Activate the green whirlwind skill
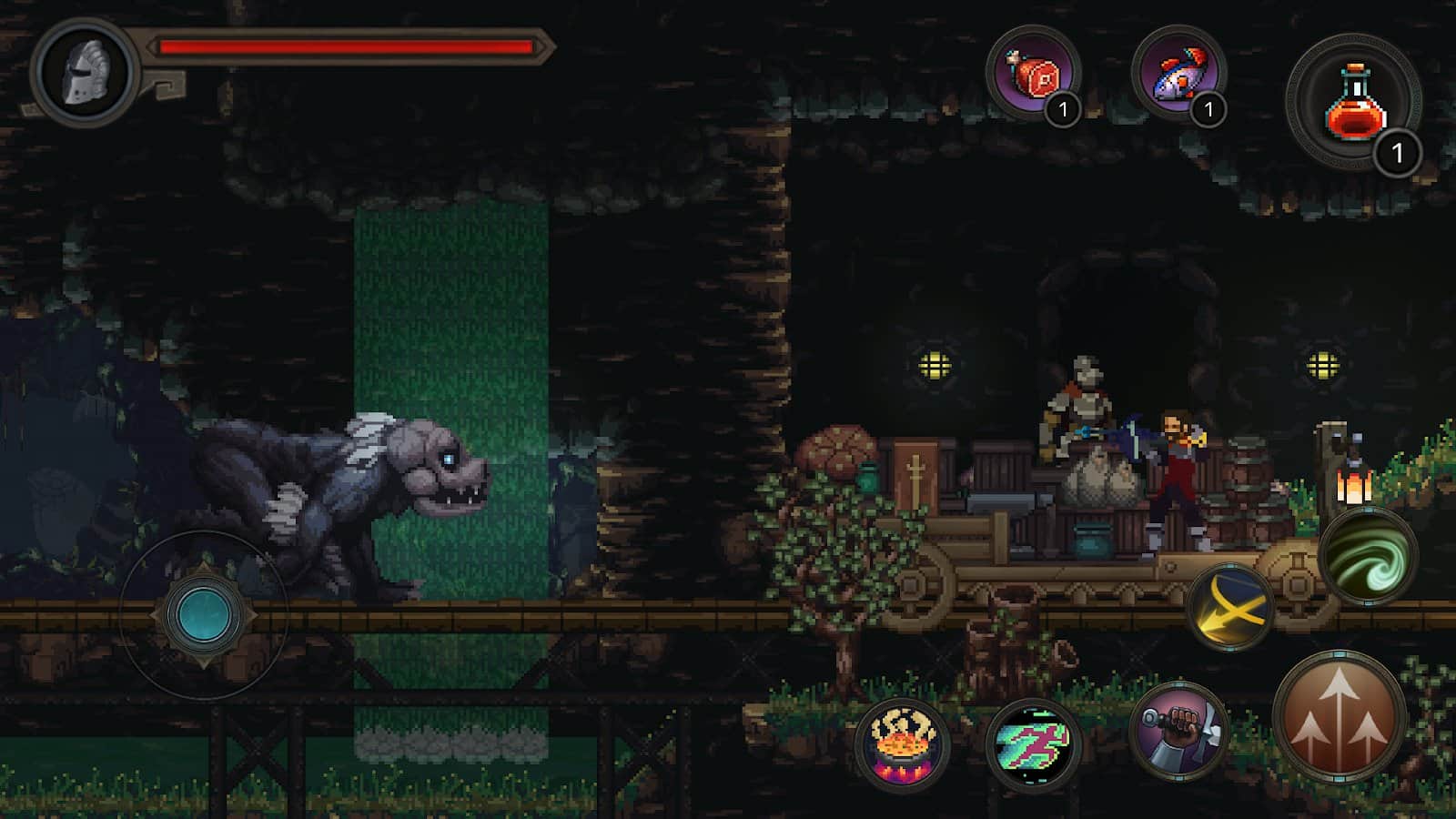Viewport: 1456px width, 819px height. [1367, 556]
